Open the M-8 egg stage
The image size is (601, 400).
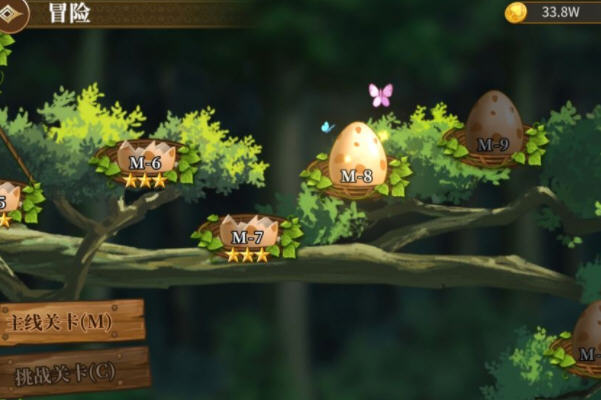pyautogui.click(x=357, y=162)
